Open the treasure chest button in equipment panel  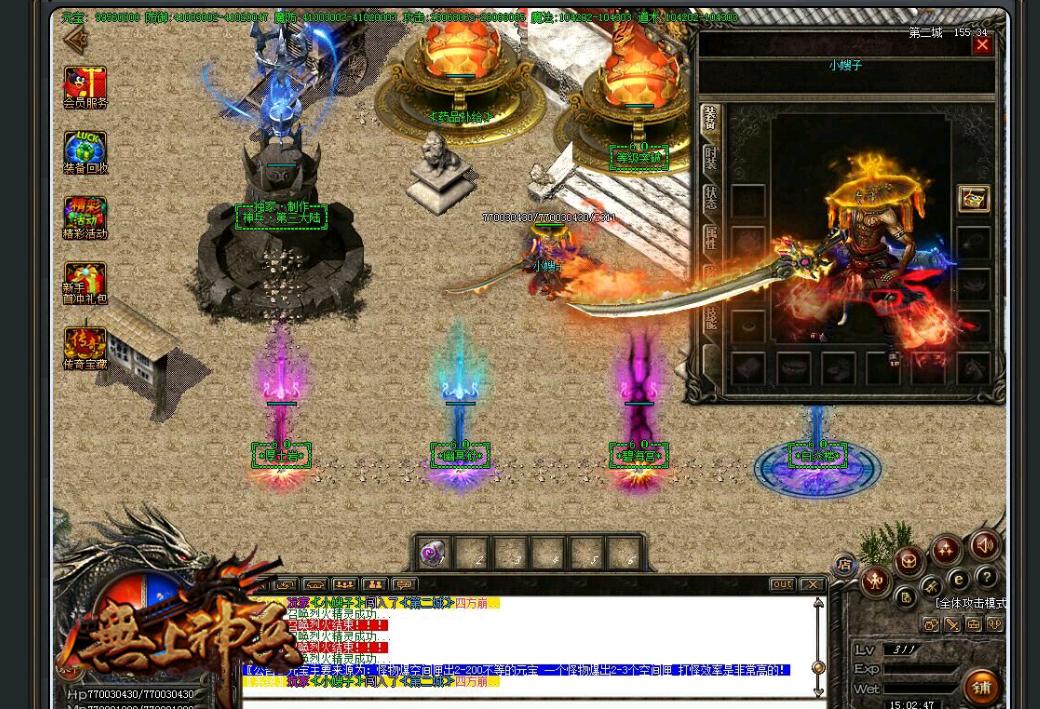click(x=973, y=198)
